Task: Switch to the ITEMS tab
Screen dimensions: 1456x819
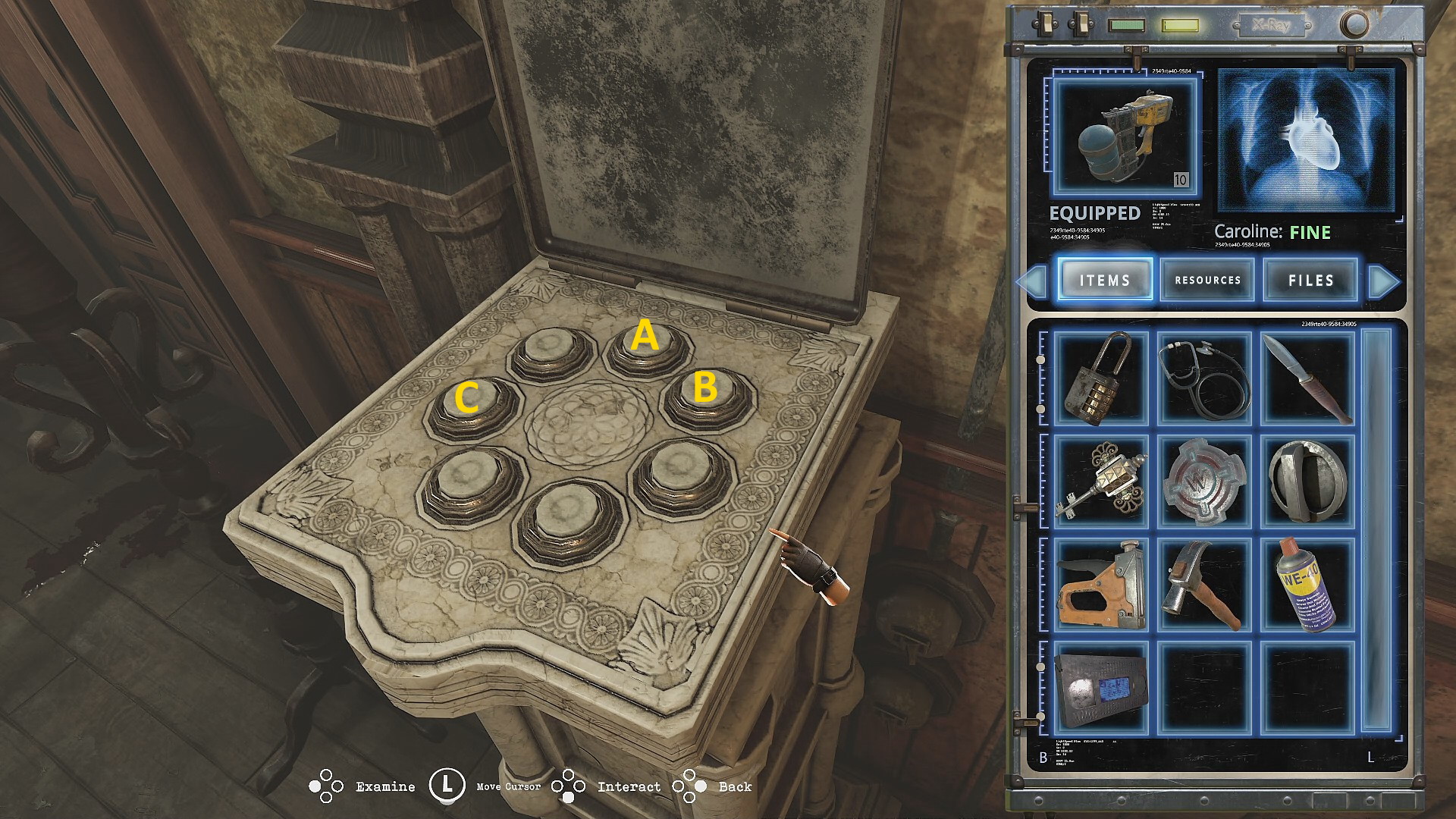Action: [1105, 280]
